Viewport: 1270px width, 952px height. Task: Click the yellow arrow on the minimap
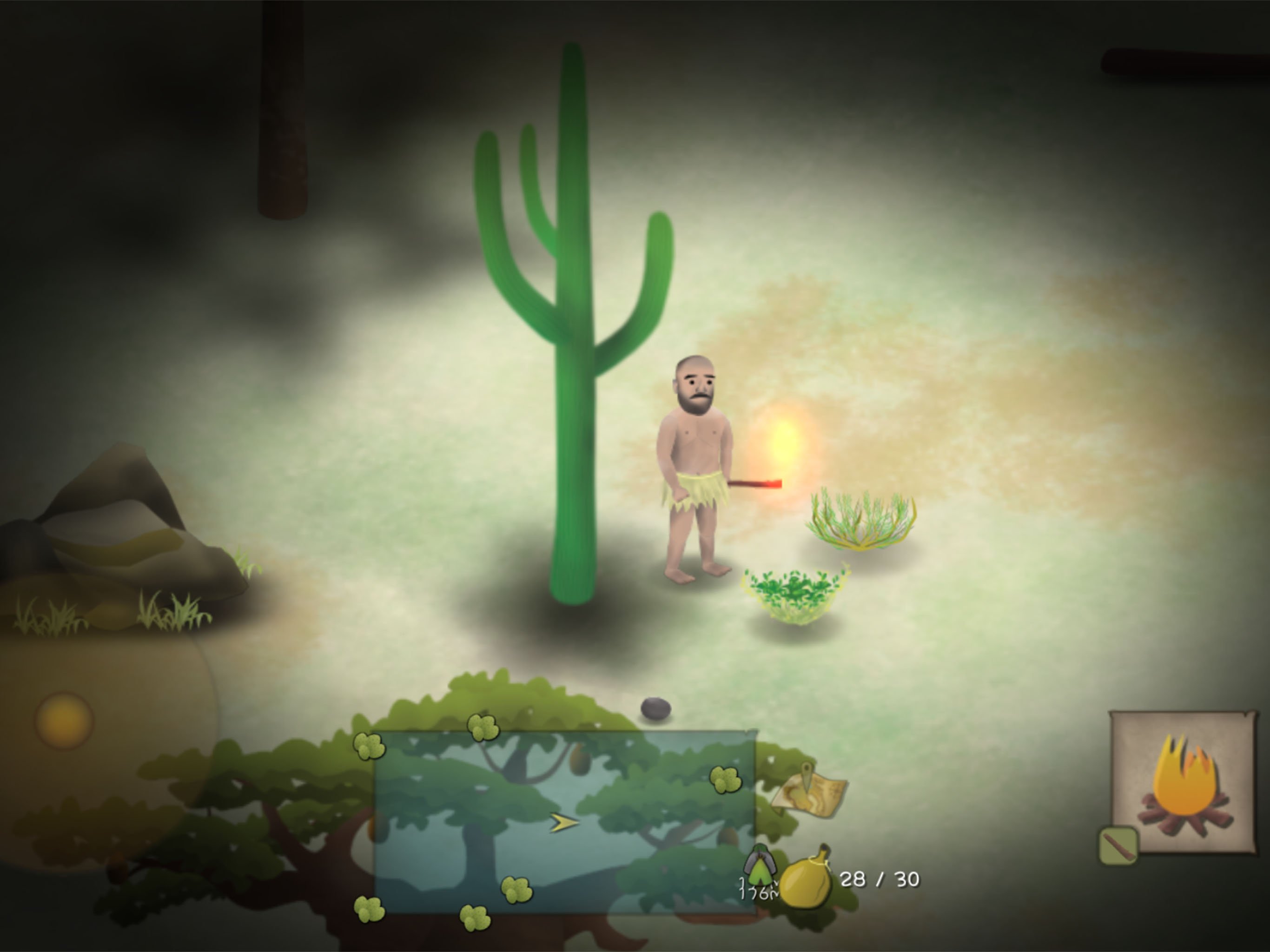563,823
